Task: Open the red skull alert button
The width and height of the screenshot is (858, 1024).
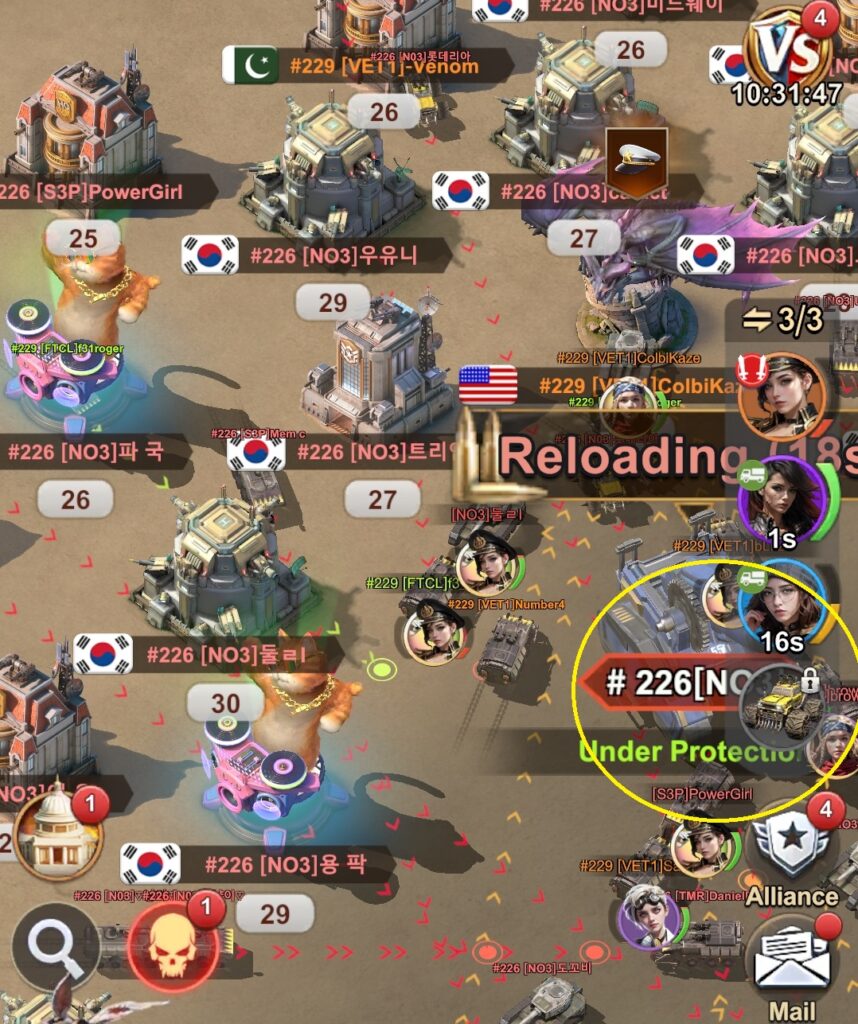Action: (x=174, y=945)
